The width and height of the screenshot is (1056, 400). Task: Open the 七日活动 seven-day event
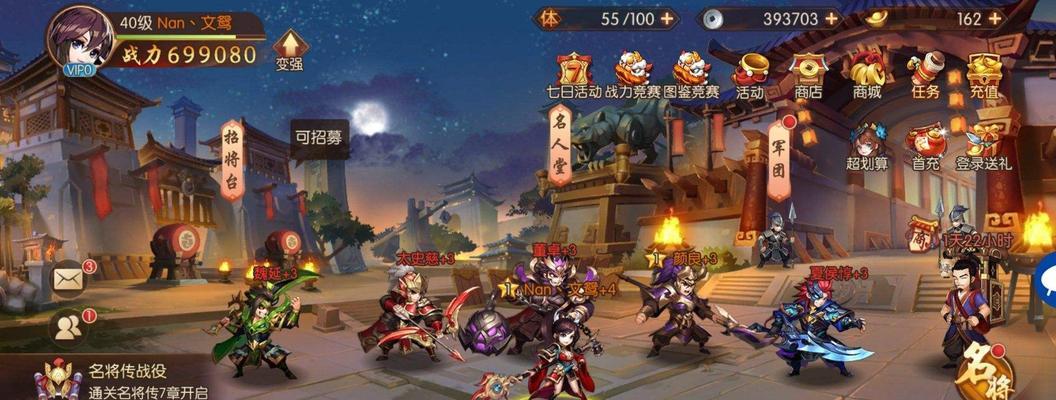[574, 74]
